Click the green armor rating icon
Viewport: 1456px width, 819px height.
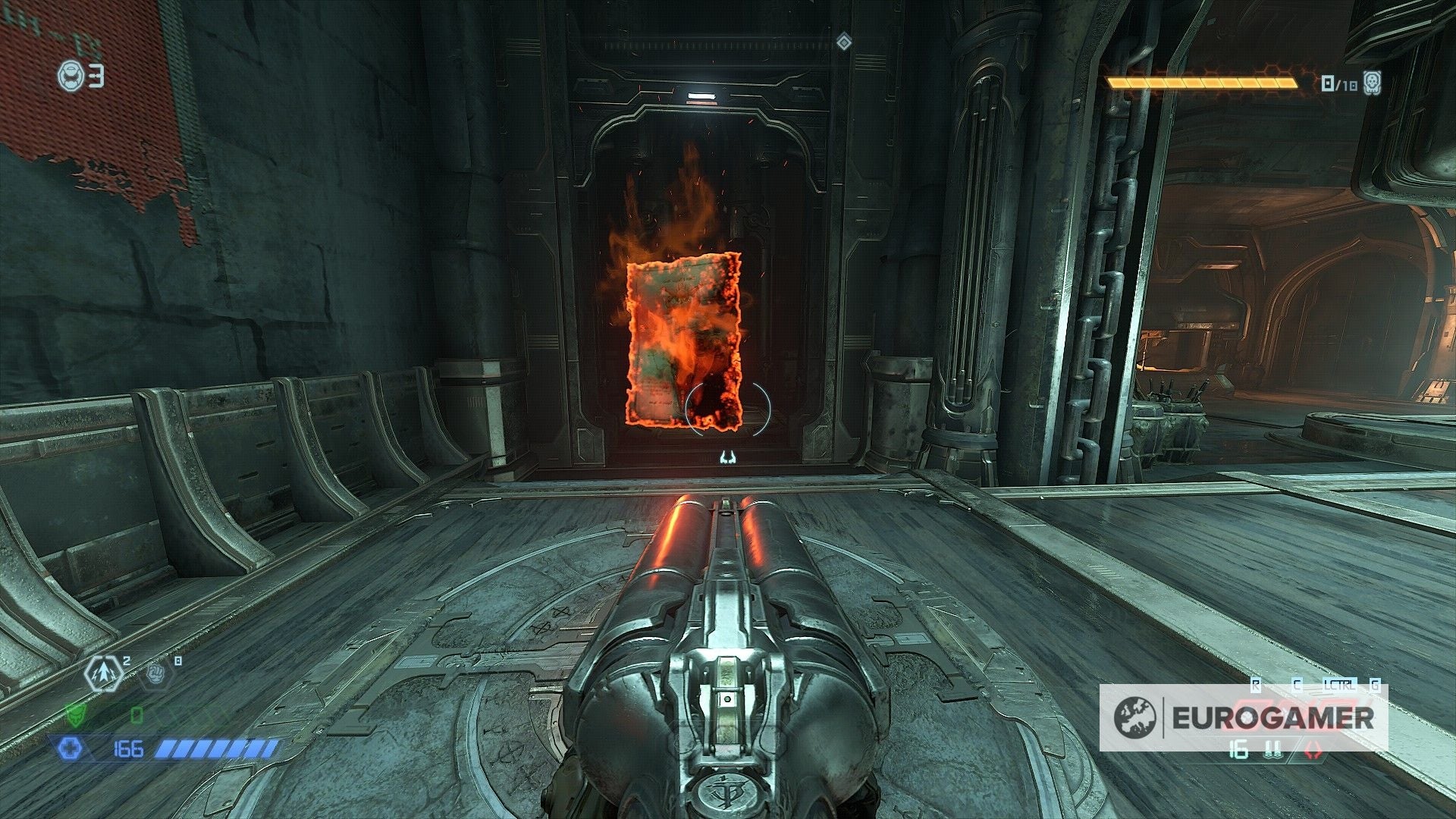coord(76,715)
